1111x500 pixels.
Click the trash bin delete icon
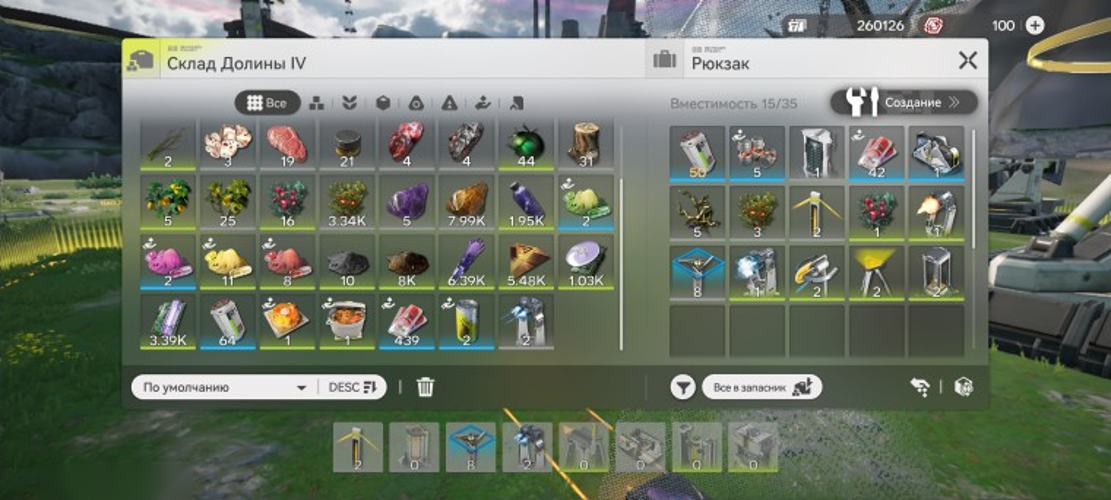[425, 387]
